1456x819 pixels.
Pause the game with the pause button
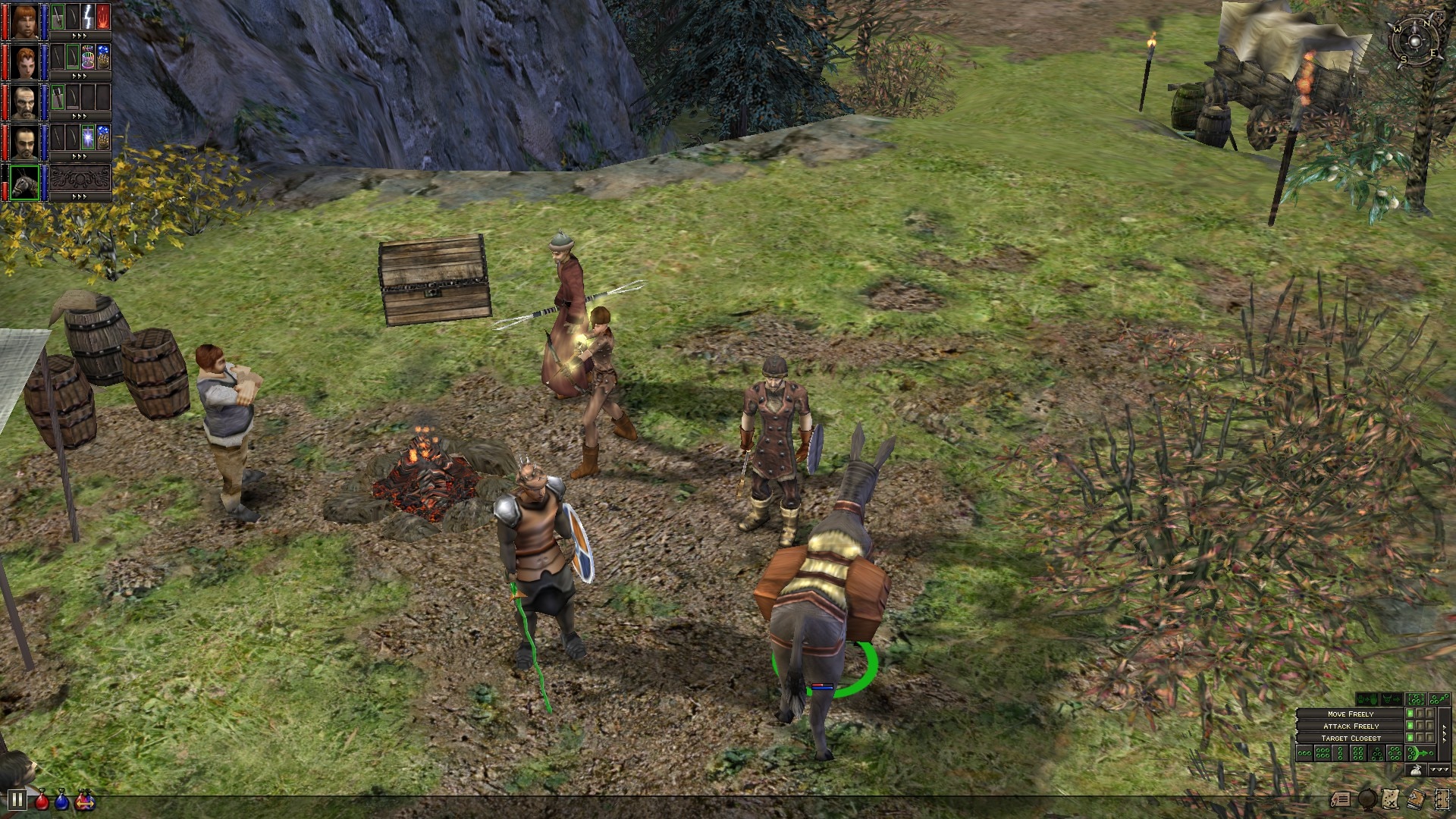point(17,799)
